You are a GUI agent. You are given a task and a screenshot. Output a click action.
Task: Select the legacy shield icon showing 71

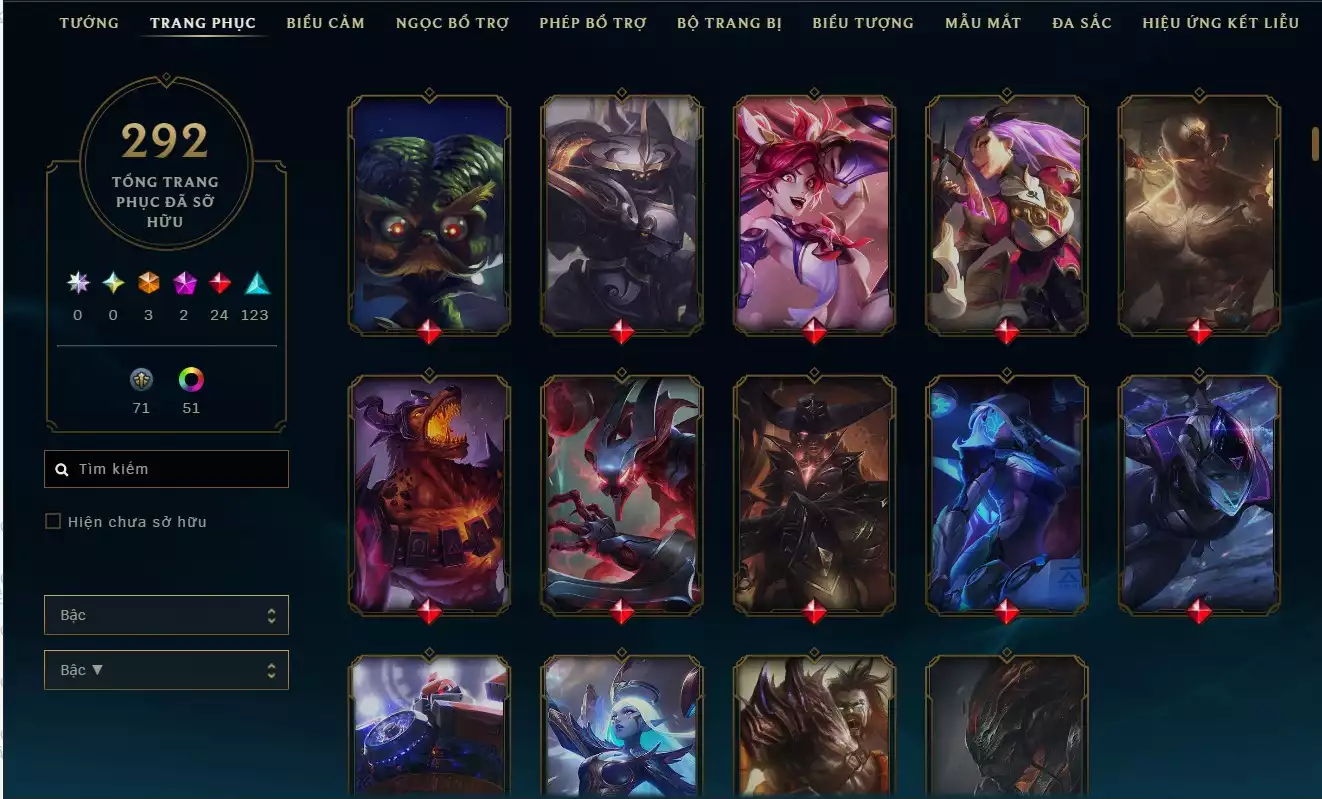point(141,380)
